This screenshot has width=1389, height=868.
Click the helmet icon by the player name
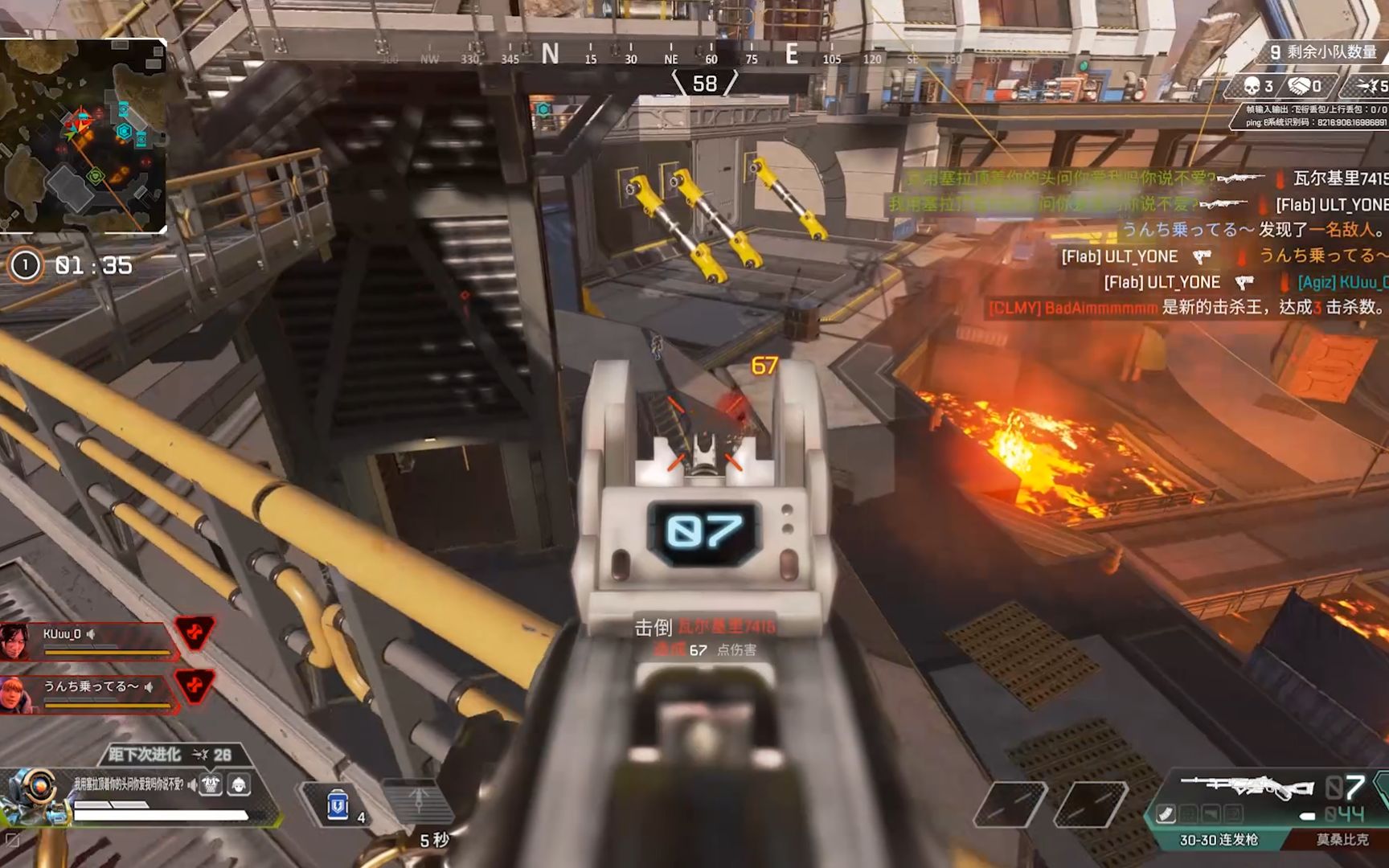point(239,784)
